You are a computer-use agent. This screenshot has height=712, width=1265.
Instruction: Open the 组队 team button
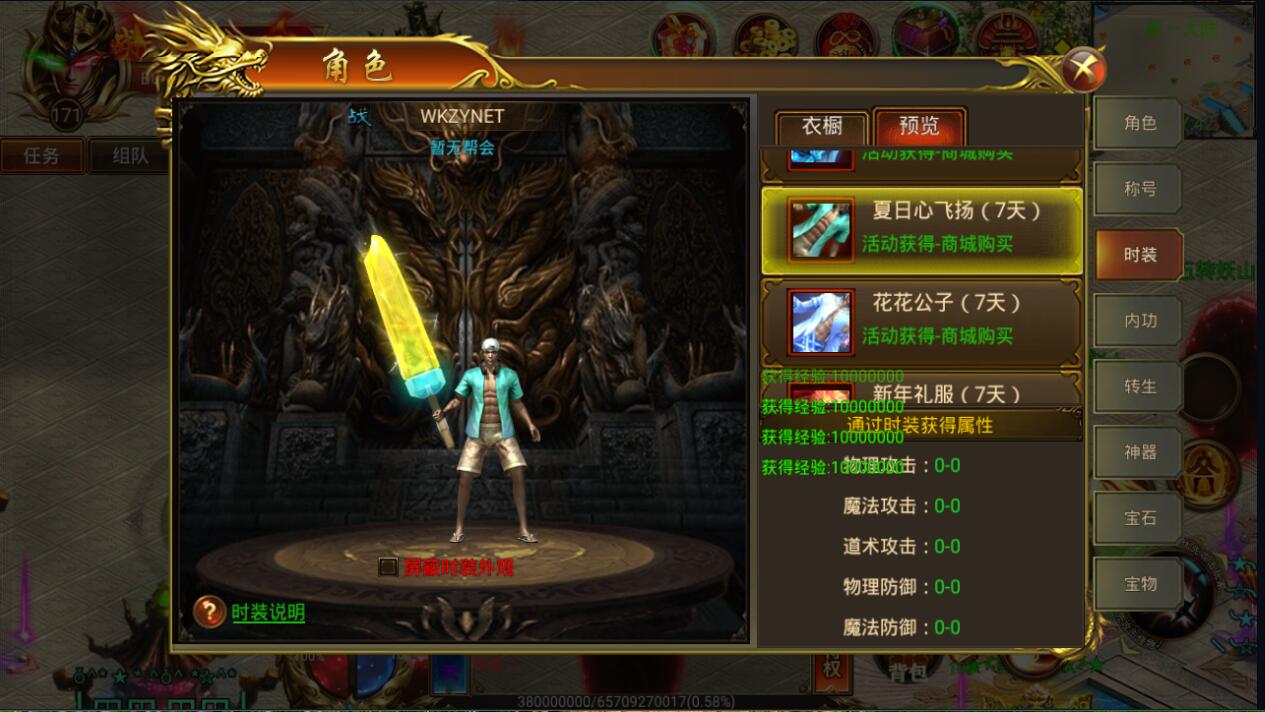[130, 156]
